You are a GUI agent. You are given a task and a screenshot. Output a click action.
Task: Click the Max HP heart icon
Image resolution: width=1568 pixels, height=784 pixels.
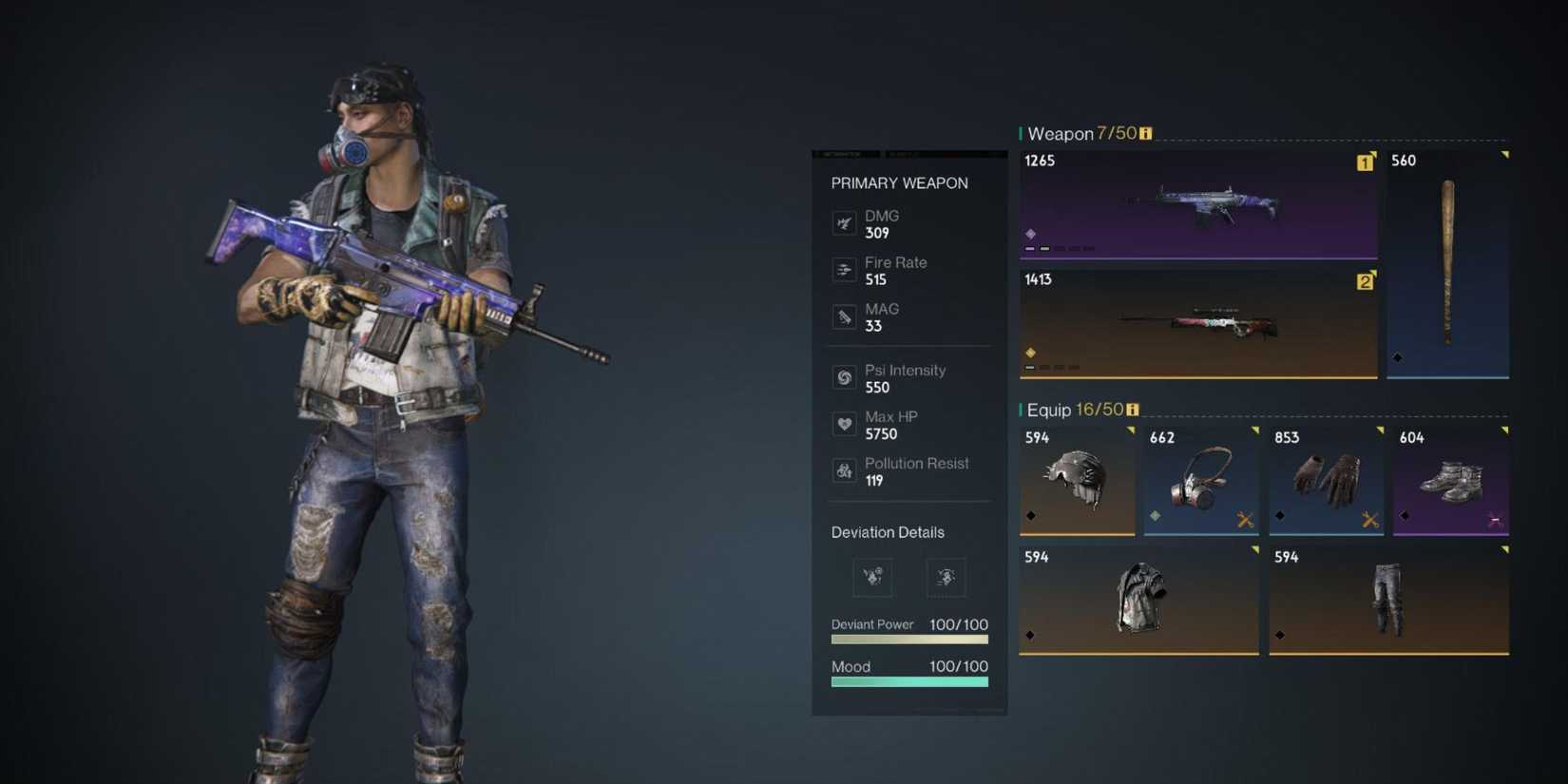pyautogui.click(x=845, y=424)
